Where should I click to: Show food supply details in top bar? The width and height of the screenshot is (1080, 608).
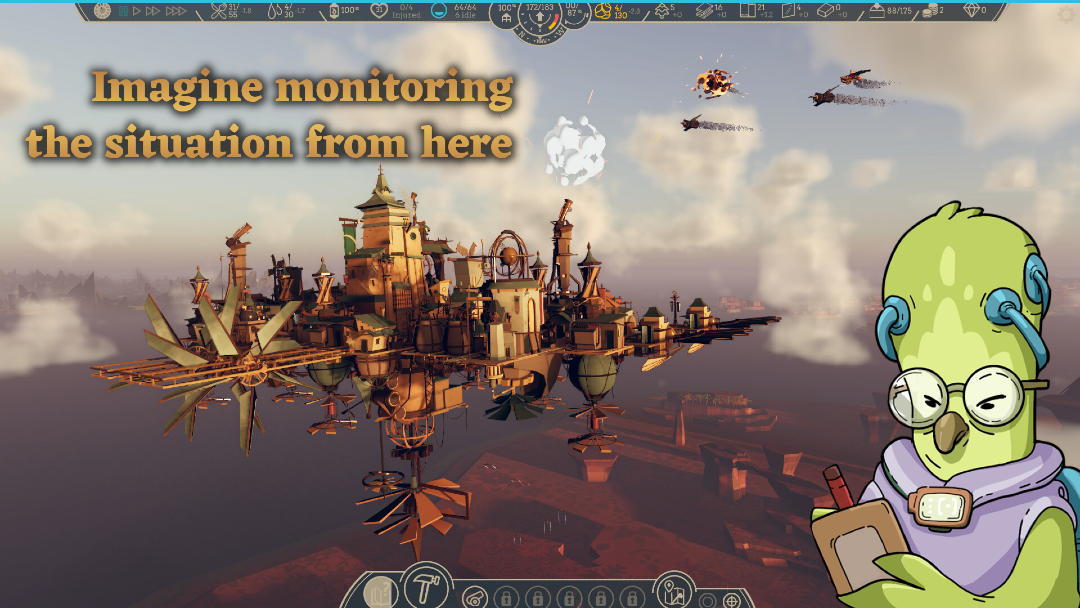(x=219, y=11)
